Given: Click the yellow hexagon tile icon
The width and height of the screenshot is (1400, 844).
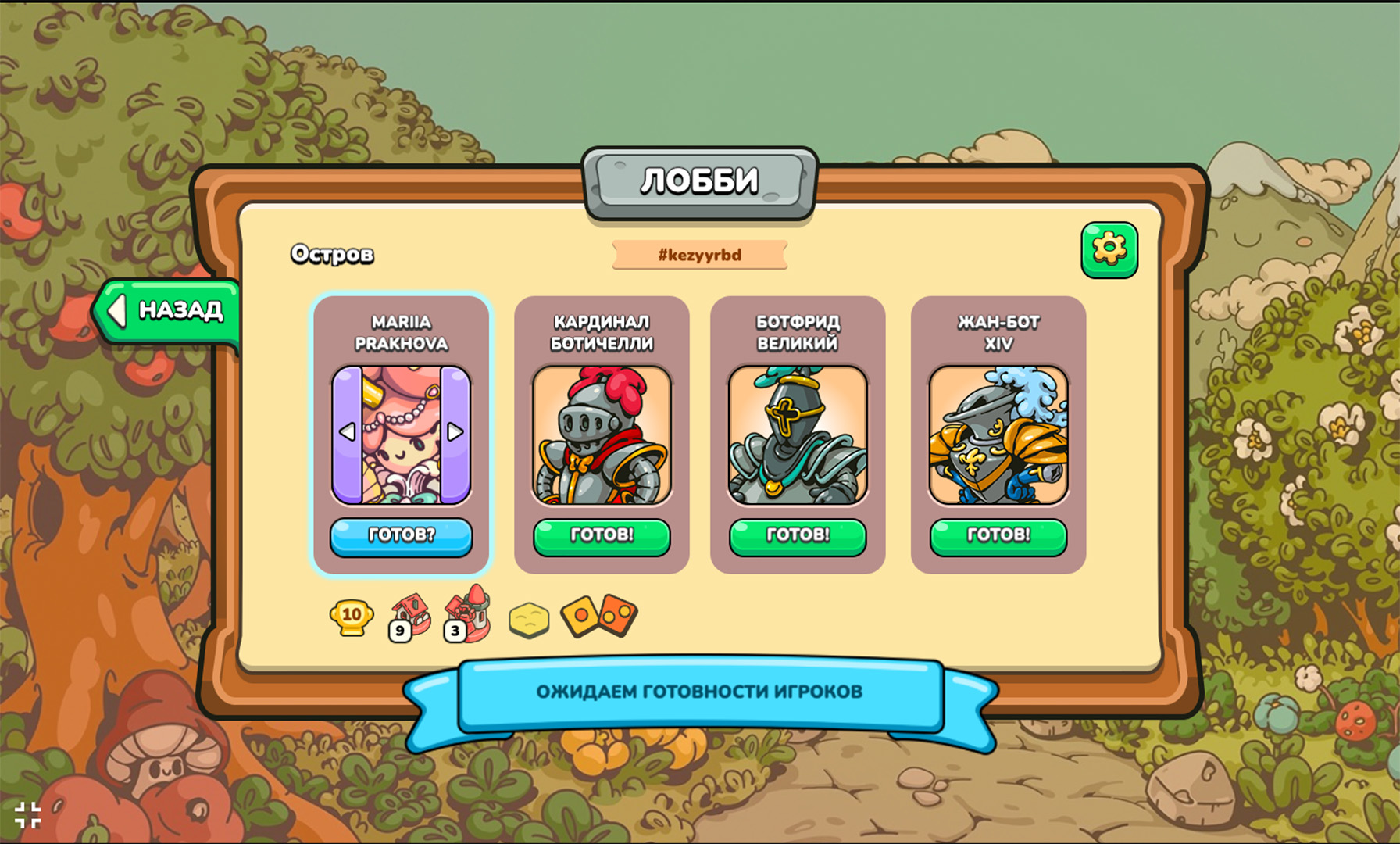Looking at the screenshot, I should coord(529,620).
